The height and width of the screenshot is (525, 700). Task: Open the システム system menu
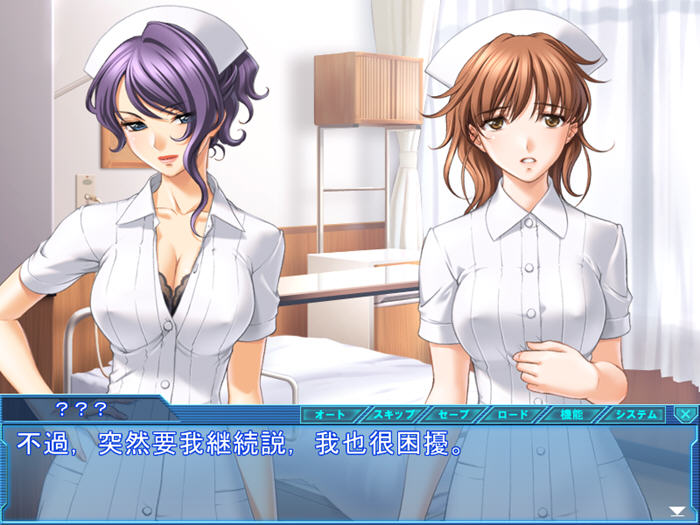click(x=635, y=413)
